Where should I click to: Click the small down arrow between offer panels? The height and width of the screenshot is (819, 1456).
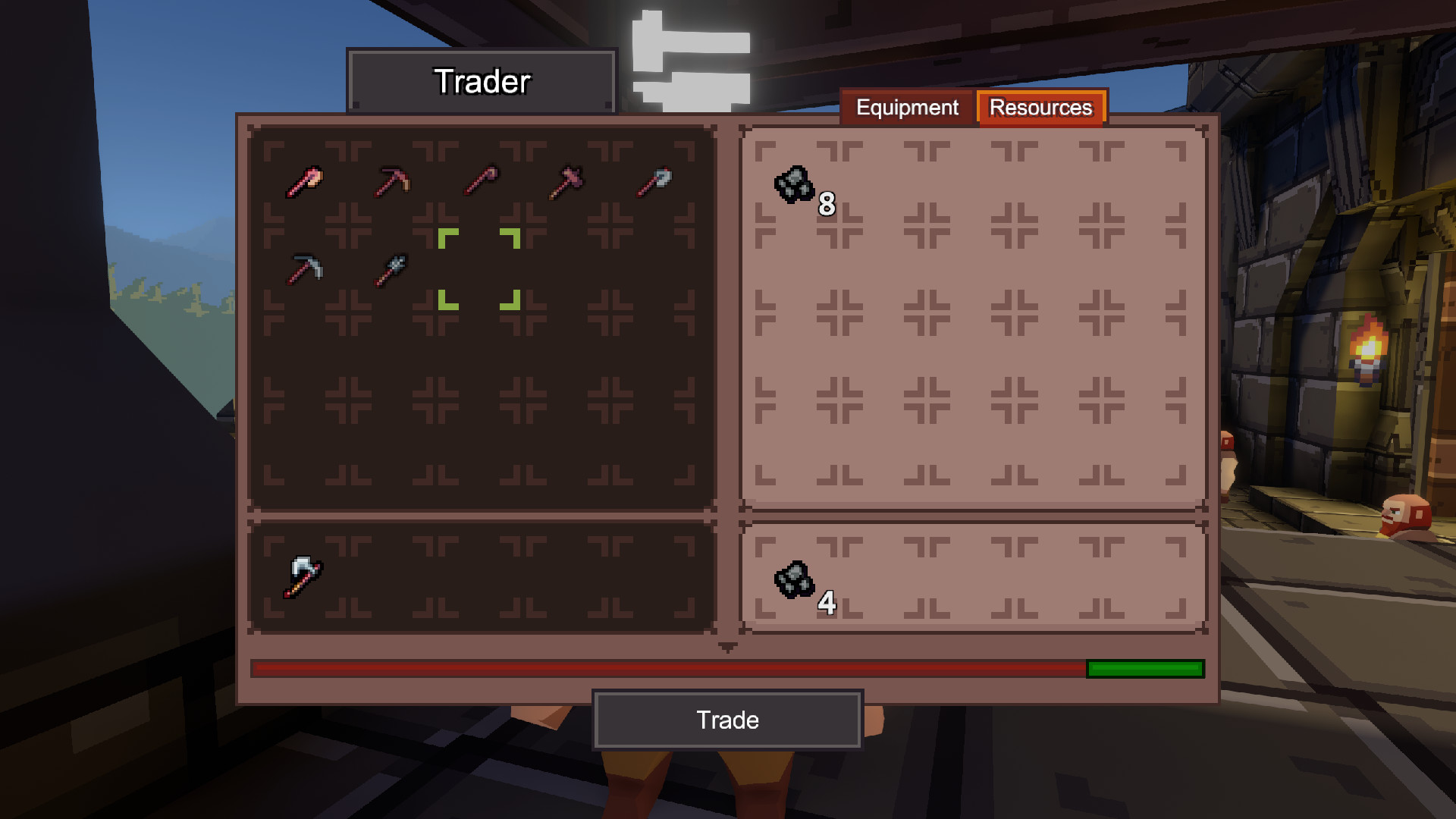coord(729,646)
